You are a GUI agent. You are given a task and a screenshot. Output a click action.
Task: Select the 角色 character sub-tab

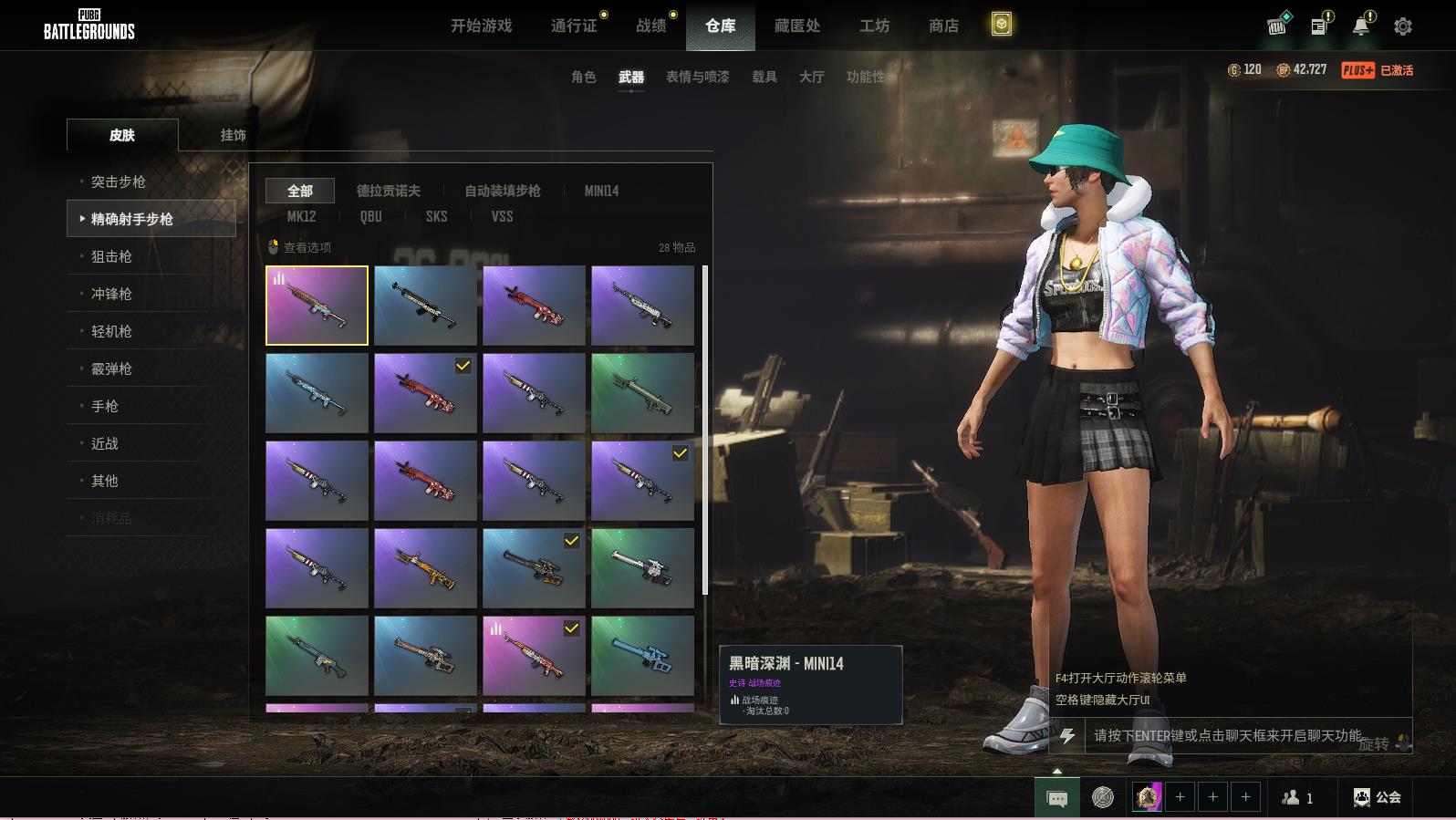[584, 77]
